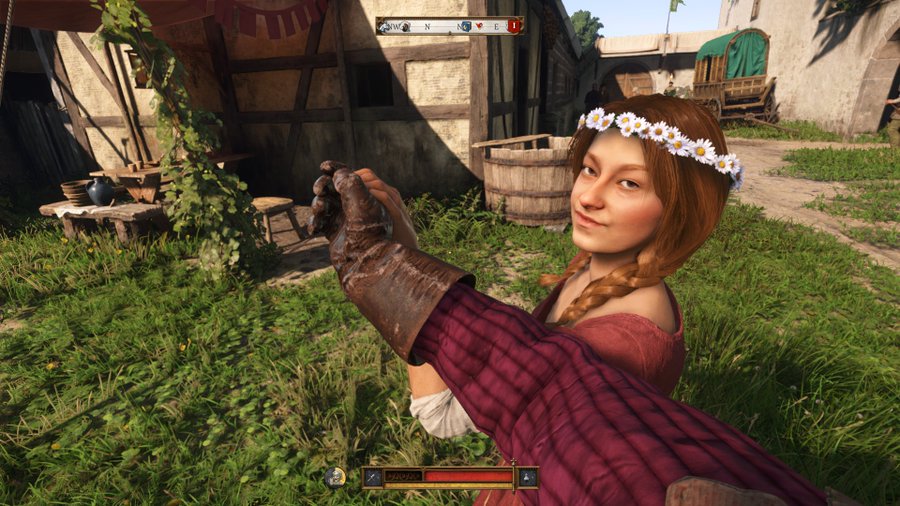
Task: Click the potion slot icon beside health bar
Action: (x=527, y=477)
